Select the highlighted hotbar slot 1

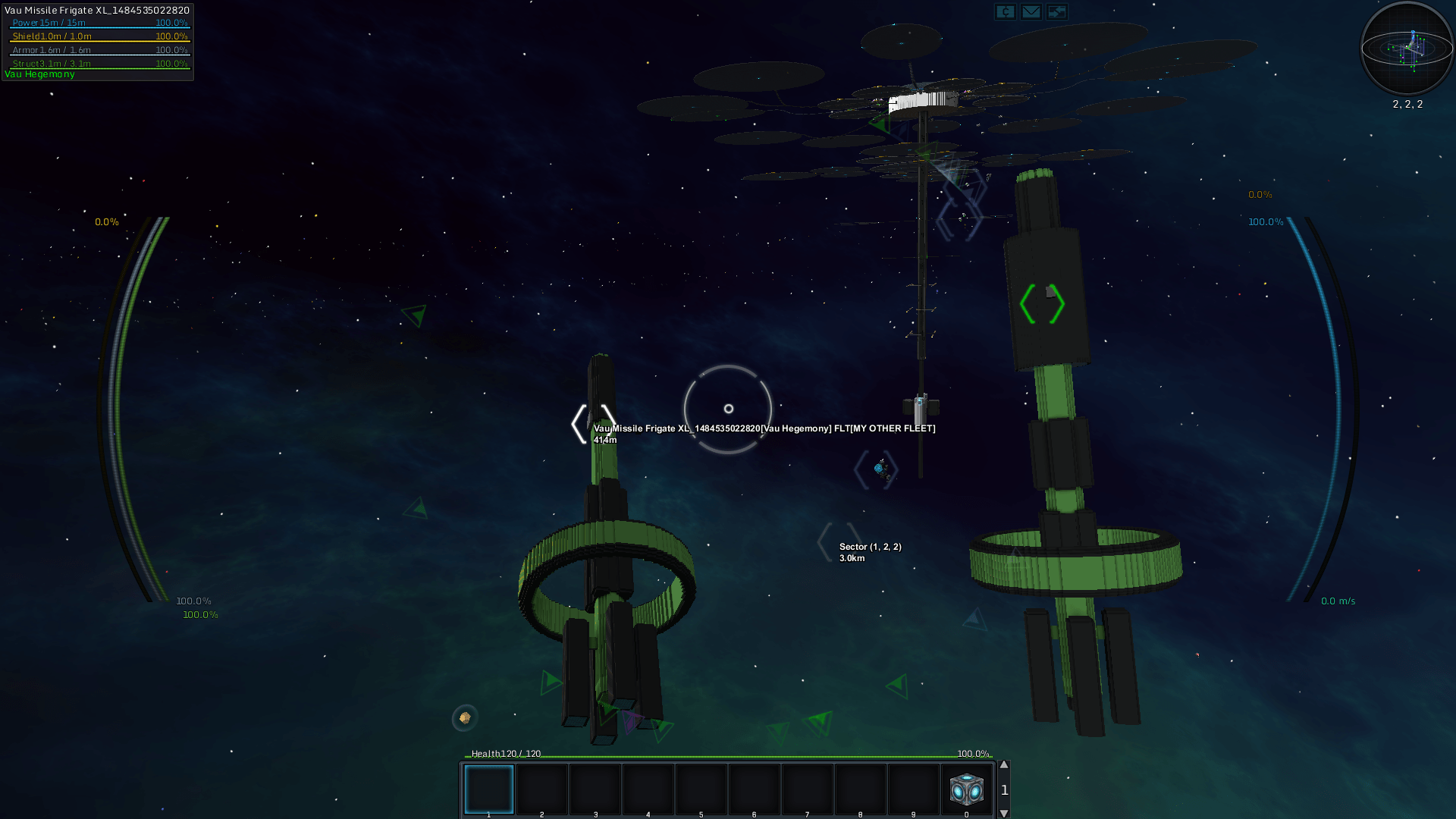tap(489, 789)
